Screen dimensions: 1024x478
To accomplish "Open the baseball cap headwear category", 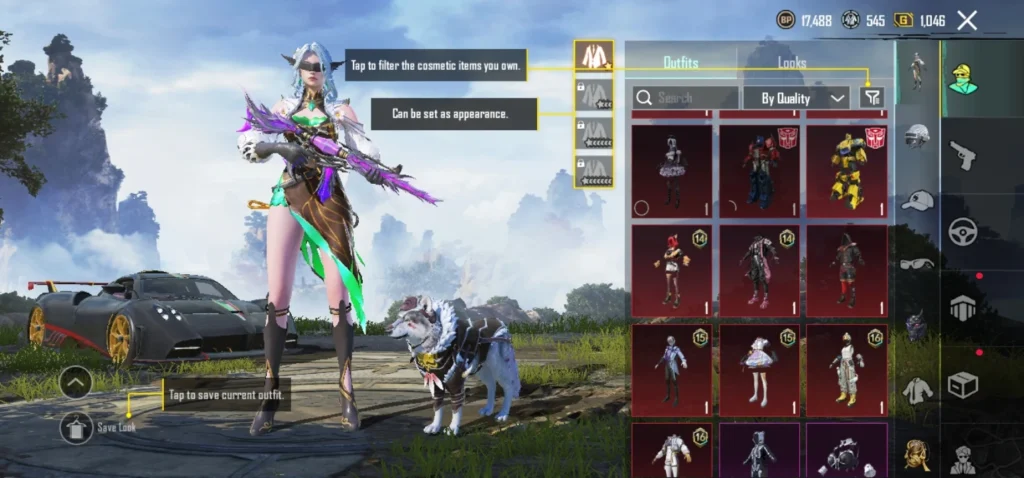I will [917, 201].
